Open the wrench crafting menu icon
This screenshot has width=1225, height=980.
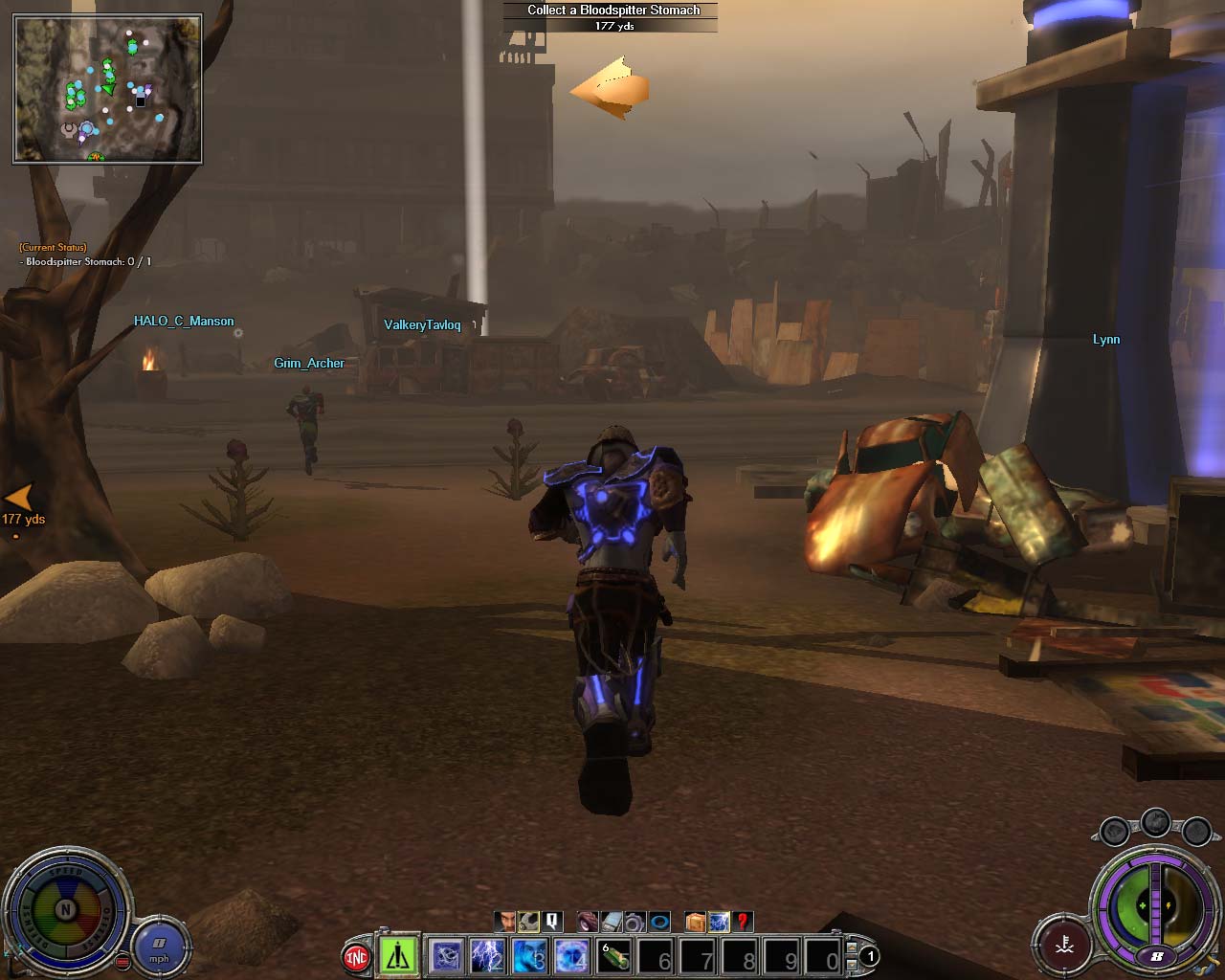[528, 922]
